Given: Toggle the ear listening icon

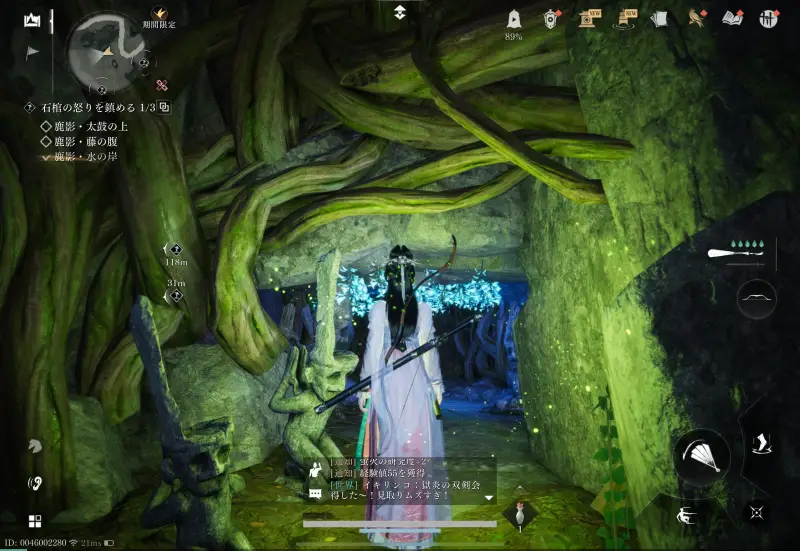Looking at the screenshot, I should pyautogui.click(x=35, y=483).
